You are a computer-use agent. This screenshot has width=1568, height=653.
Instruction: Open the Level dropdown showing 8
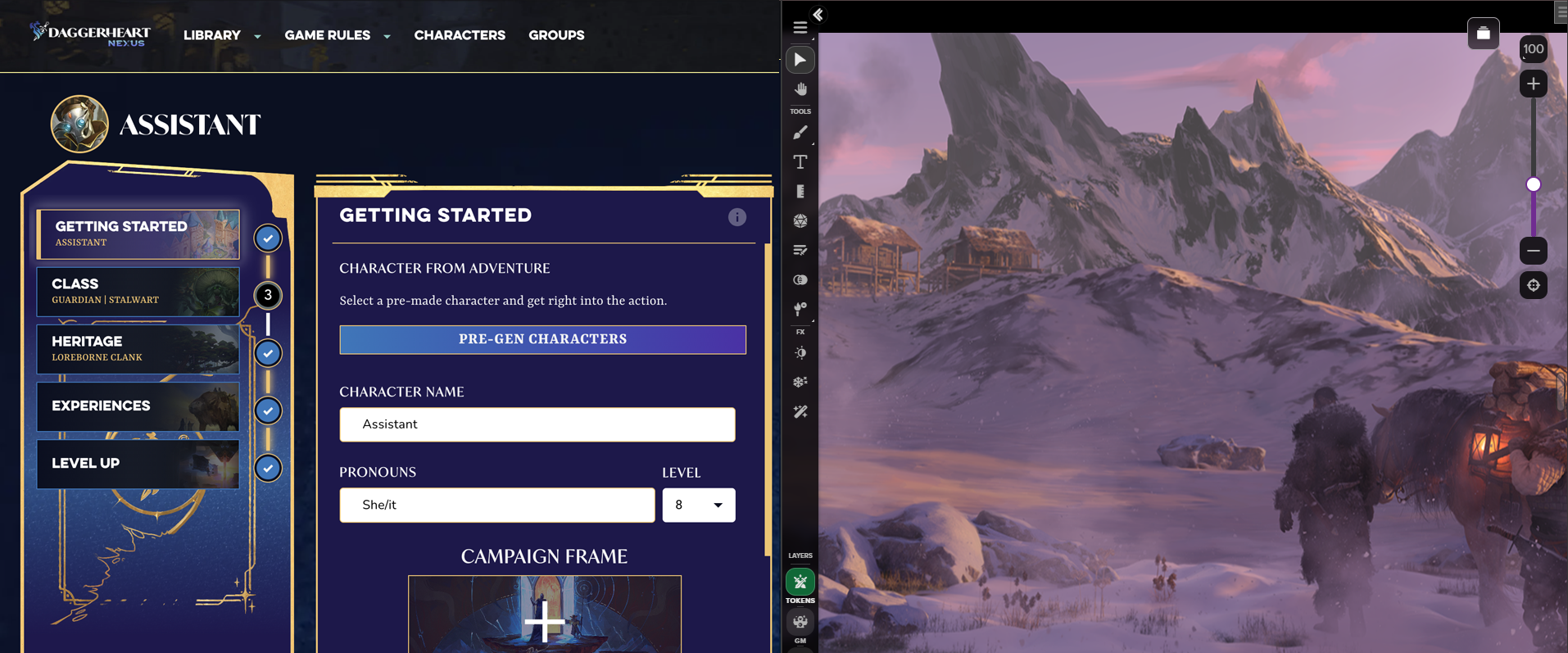pyautogui.click(x=699, y=505)
